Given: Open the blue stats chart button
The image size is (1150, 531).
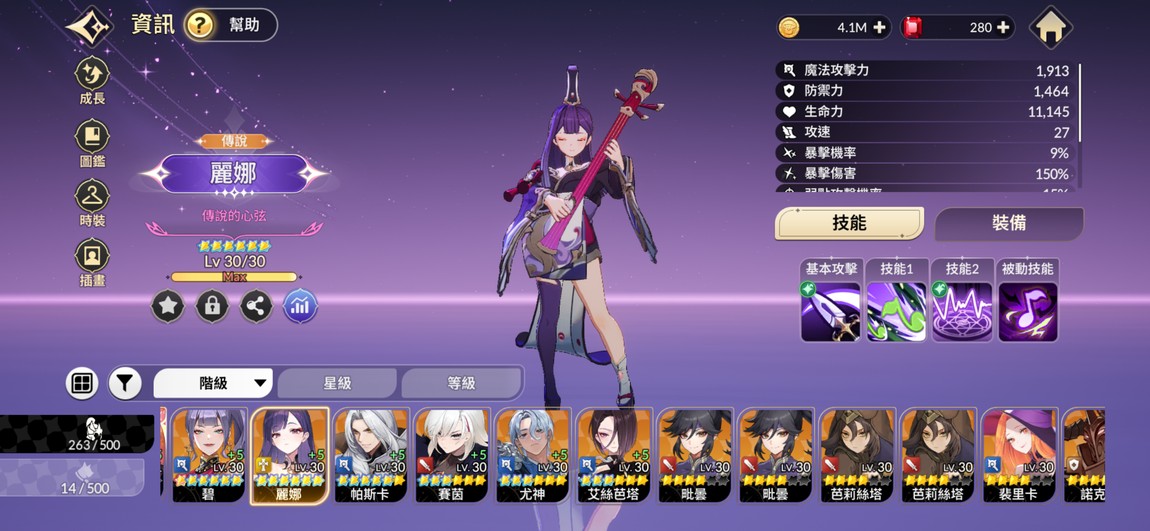Looking at the screenshot, I should click(x=300, y=306).
